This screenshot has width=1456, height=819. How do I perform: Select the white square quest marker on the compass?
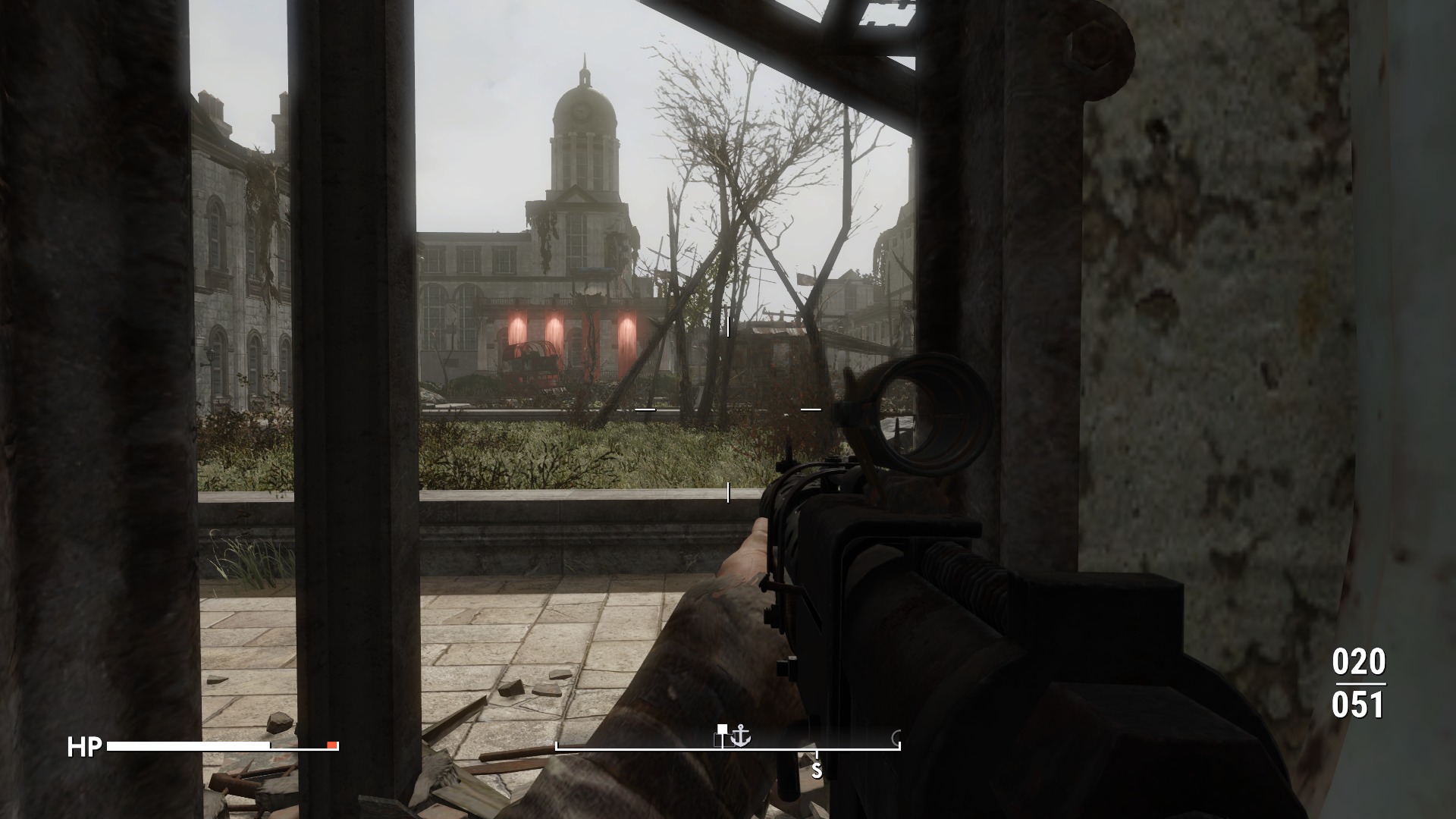click(722, 730)
